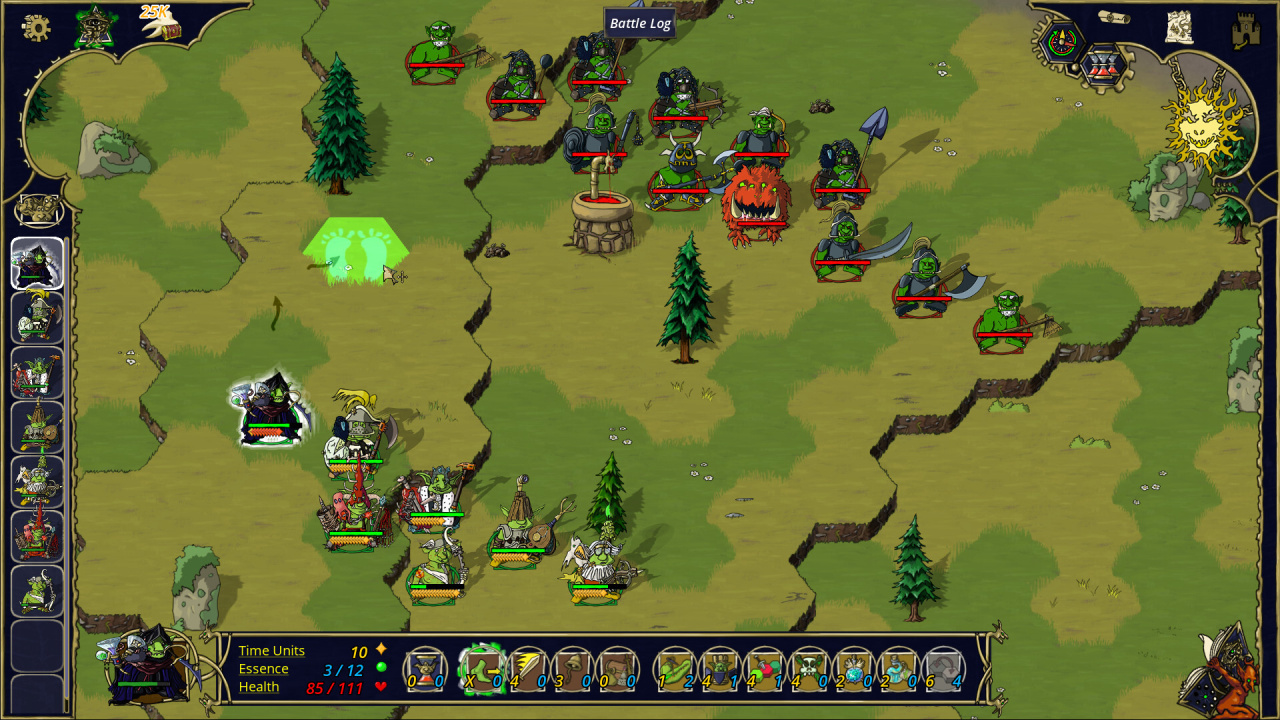The width and height of the screenshot is (1280, 720).
Task: Click the triple hourglass wait button
Action: [x=1104, y=66]
